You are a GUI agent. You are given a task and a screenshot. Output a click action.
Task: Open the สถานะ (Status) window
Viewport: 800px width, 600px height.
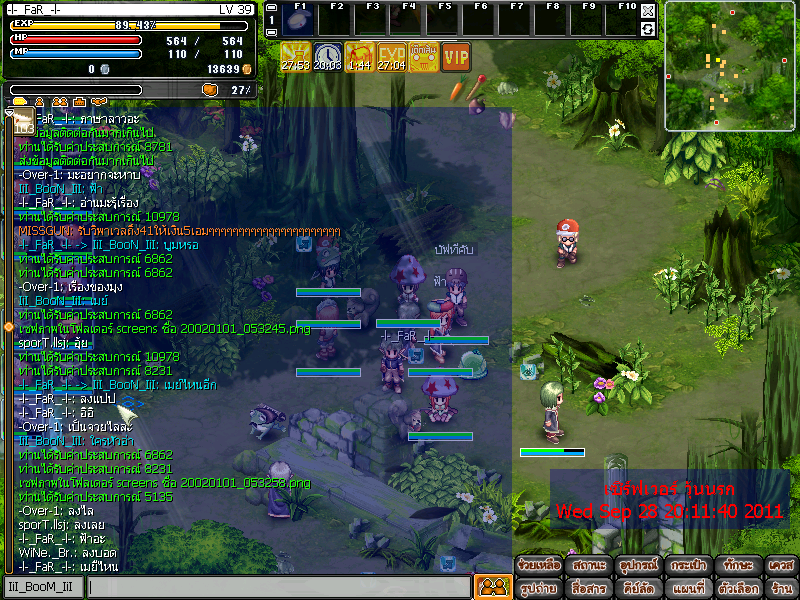coord(587,566)
